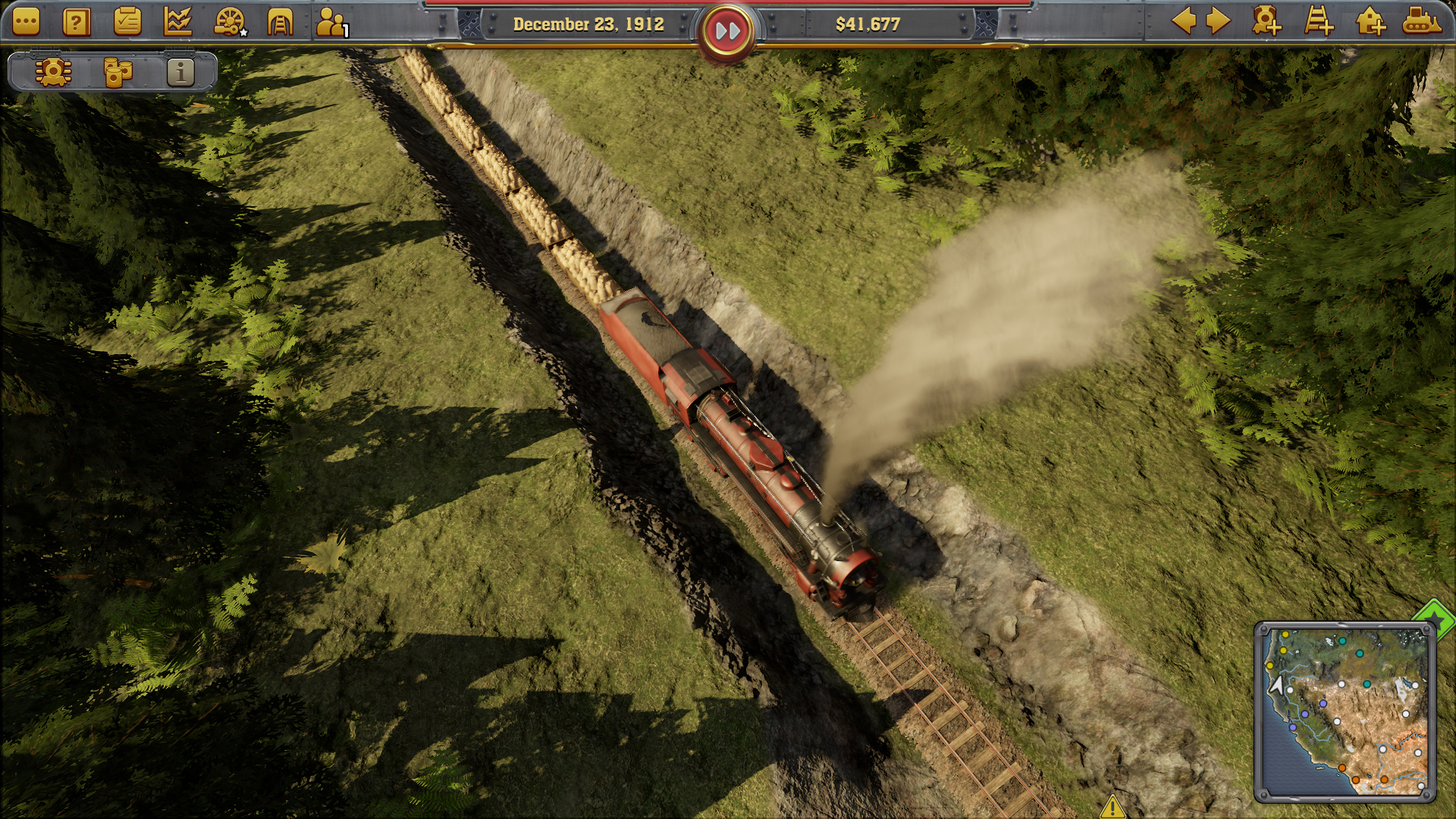Click the minimap of the western region
The width and height of the screenshot is (1456, 819).
pos(1344,711)
